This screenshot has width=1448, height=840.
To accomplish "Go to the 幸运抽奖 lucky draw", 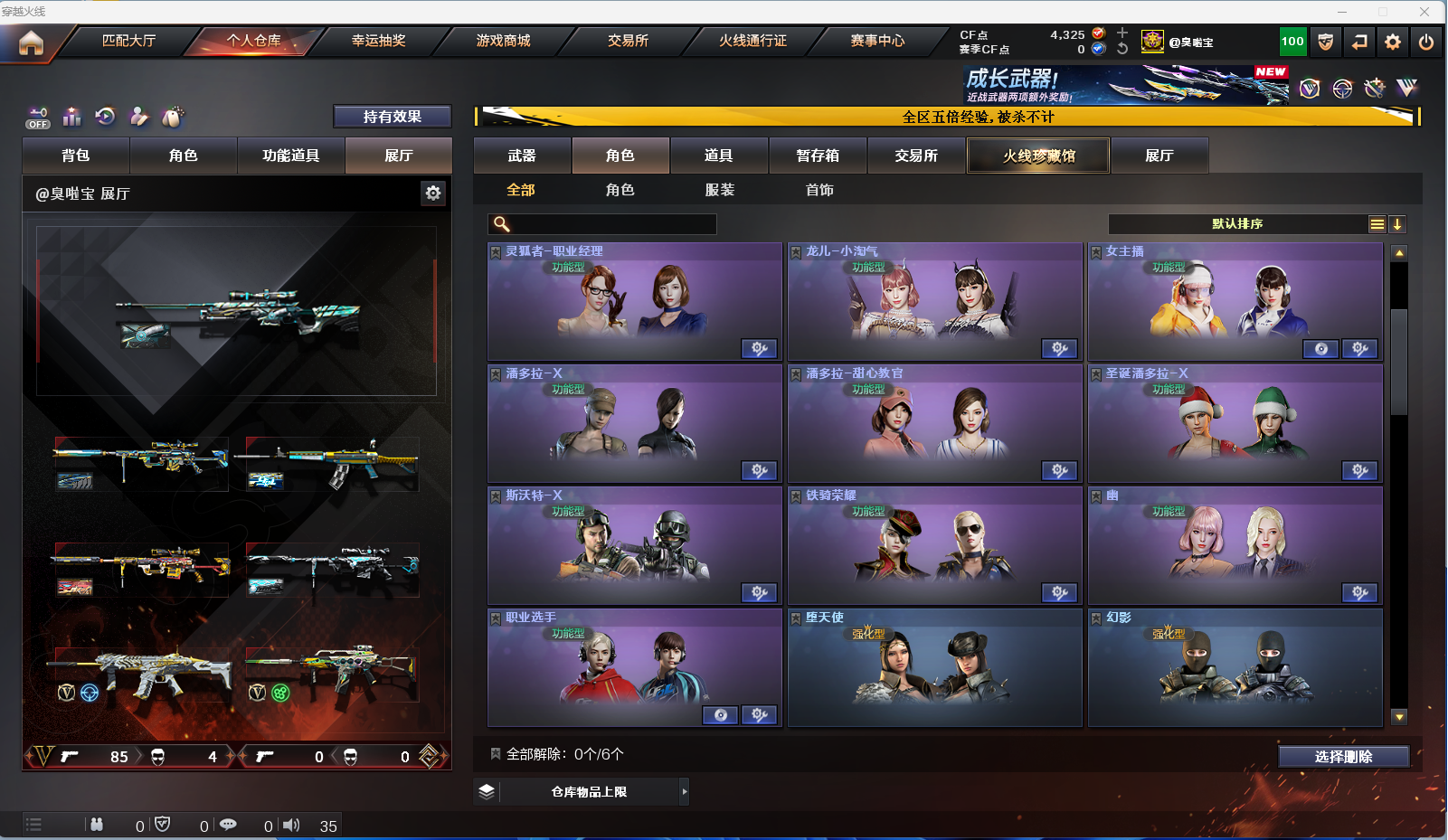I will point(378,41).
